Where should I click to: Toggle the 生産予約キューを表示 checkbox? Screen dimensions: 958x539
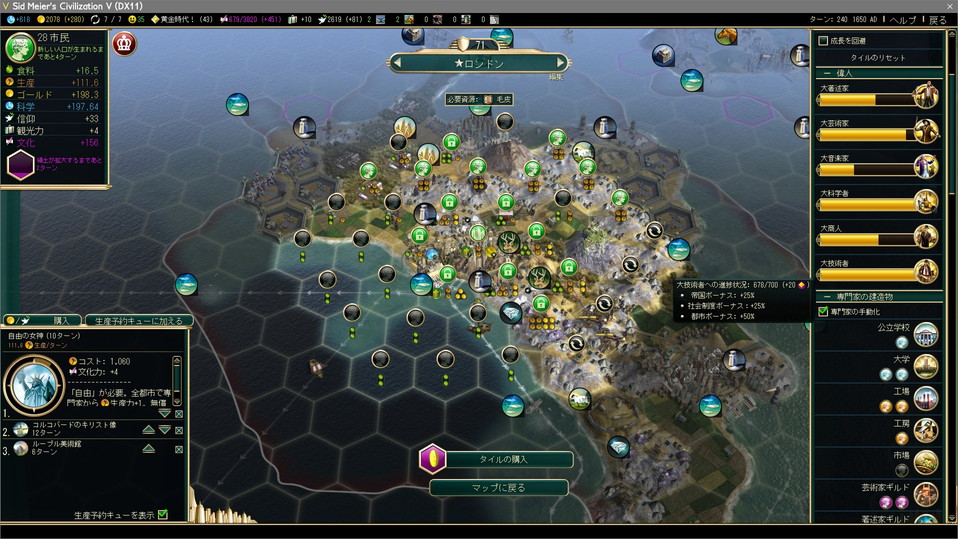click(x=163, y=515)
